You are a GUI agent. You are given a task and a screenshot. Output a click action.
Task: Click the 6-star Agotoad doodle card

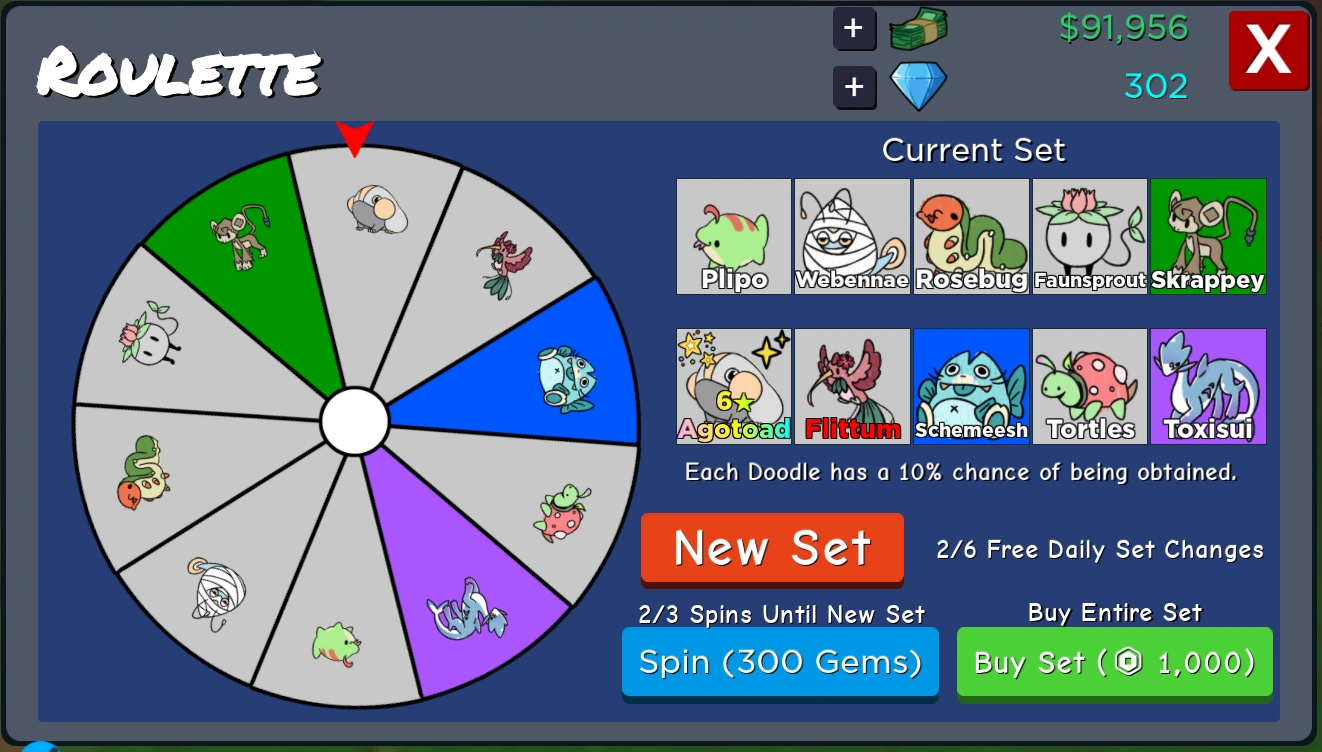point(733,386)
